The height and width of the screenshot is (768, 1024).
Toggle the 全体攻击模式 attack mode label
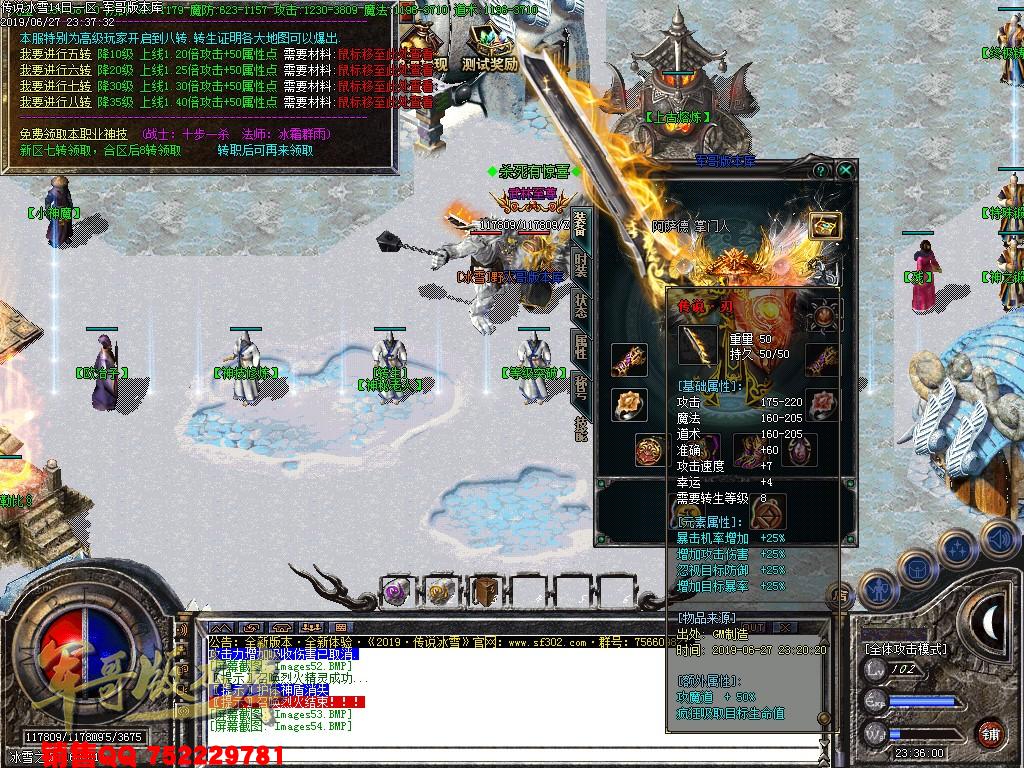pyautogui.click(x=908, y=649)
